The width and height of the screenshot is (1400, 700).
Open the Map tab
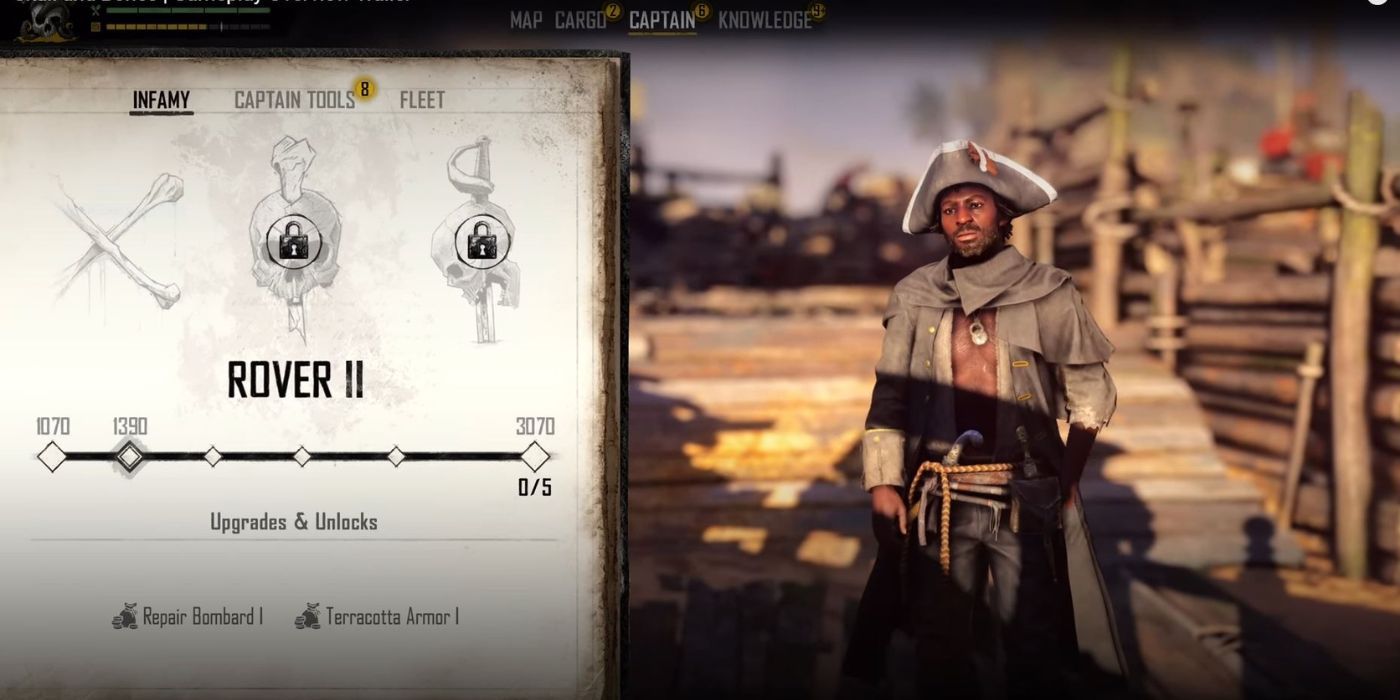pos(526,20)
